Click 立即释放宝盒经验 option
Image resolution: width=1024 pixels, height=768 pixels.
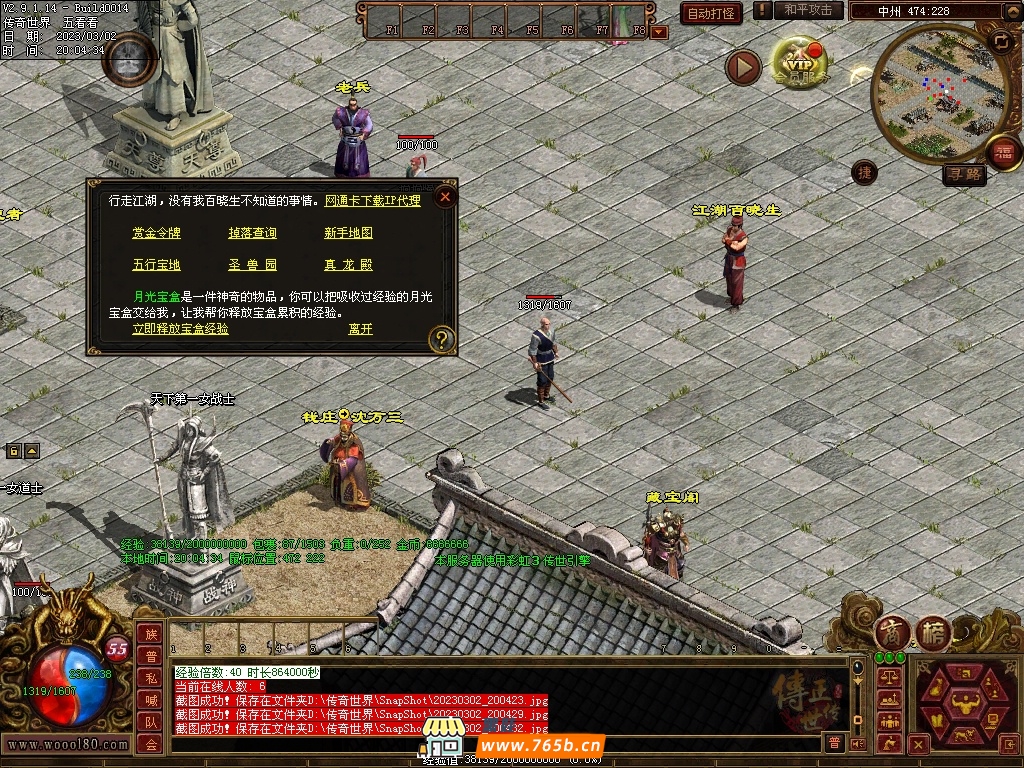(180, 328)
